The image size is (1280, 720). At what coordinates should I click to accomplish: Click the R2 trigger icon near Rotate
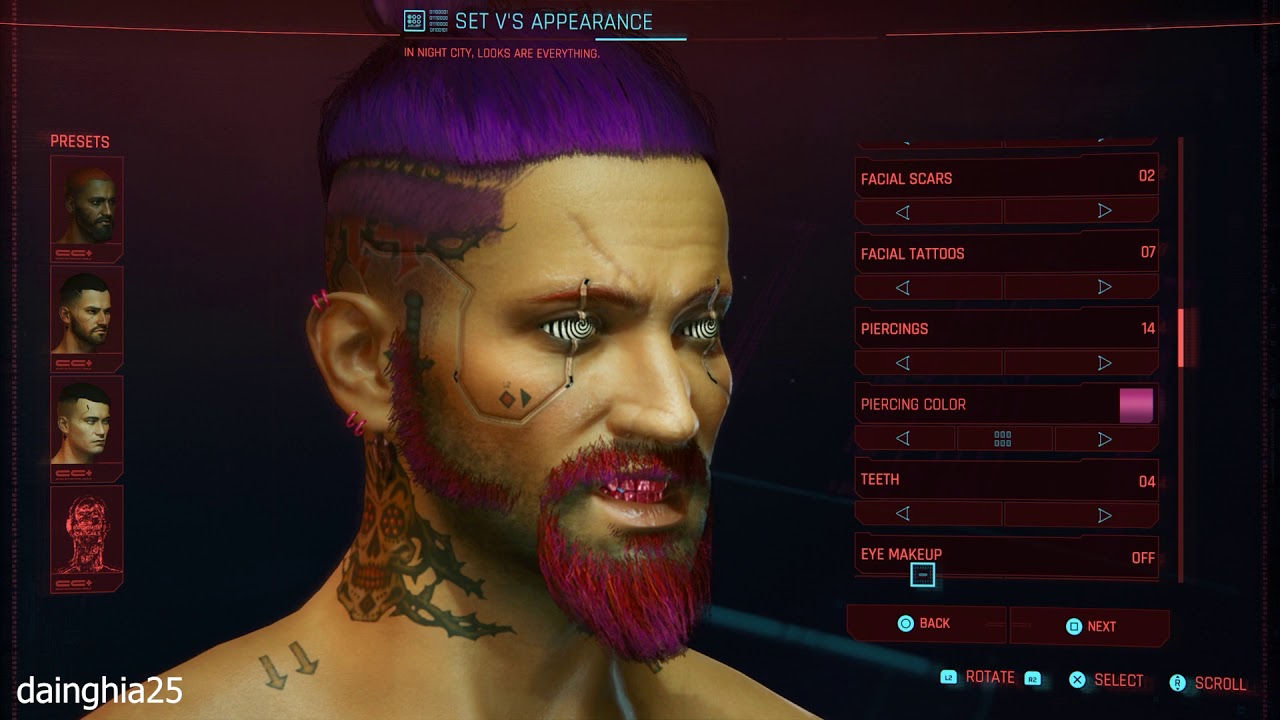click(1030, 677)
